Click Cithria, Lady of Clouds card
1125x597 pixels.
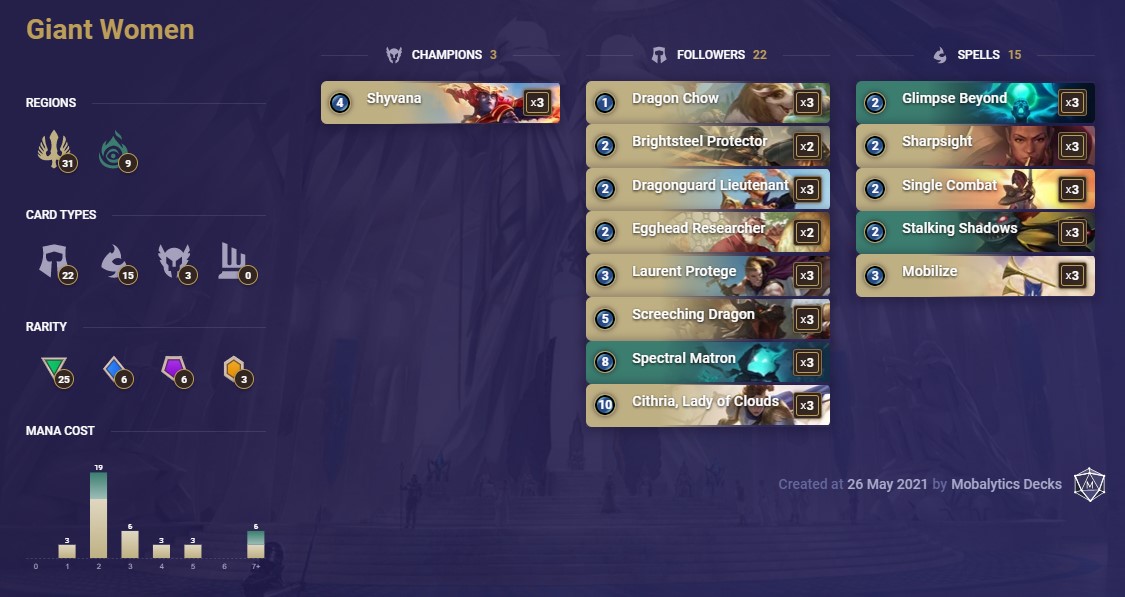pyautogui.click(x=707, y=405)
